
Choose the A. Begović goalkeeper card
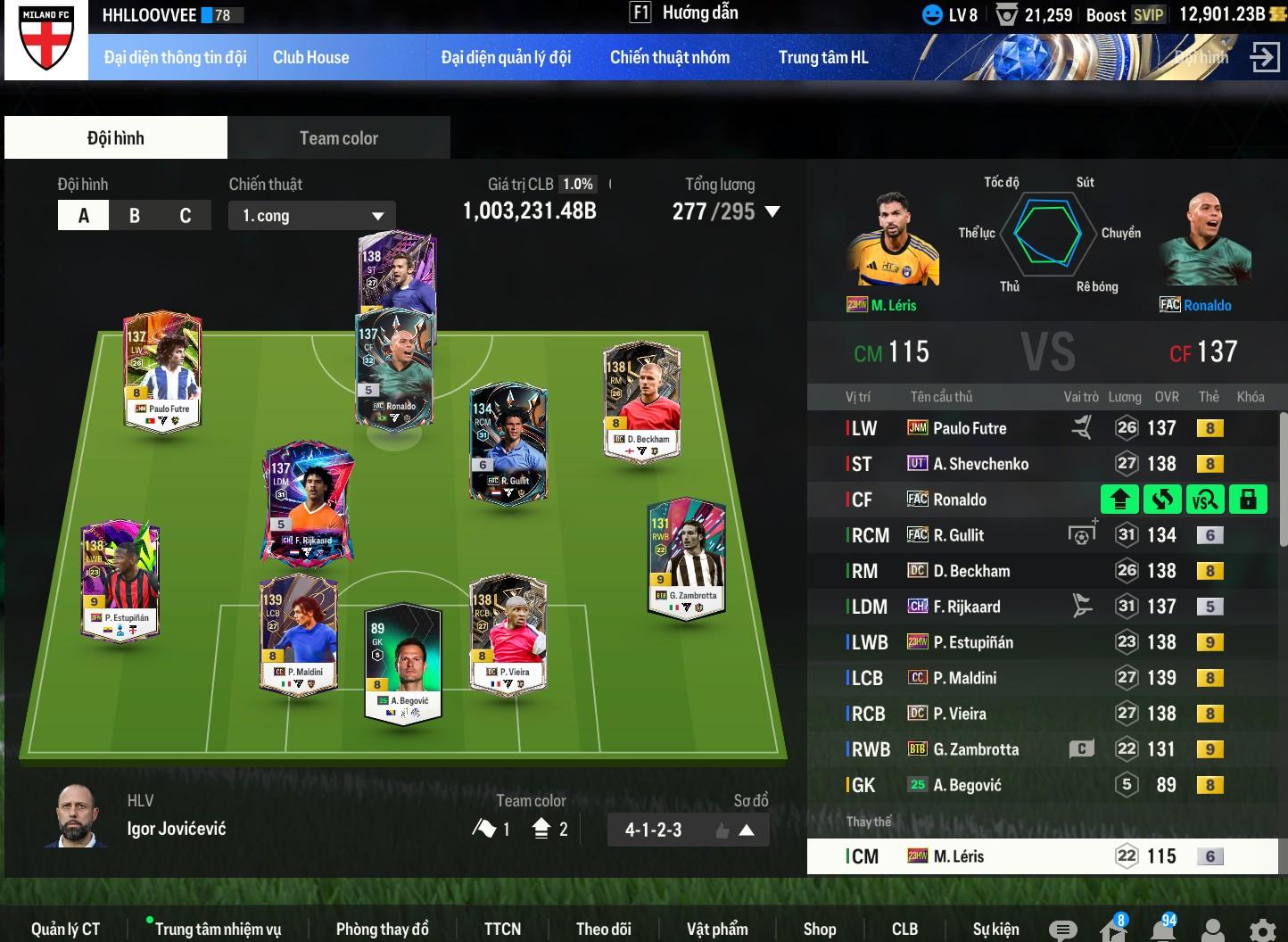403,663
